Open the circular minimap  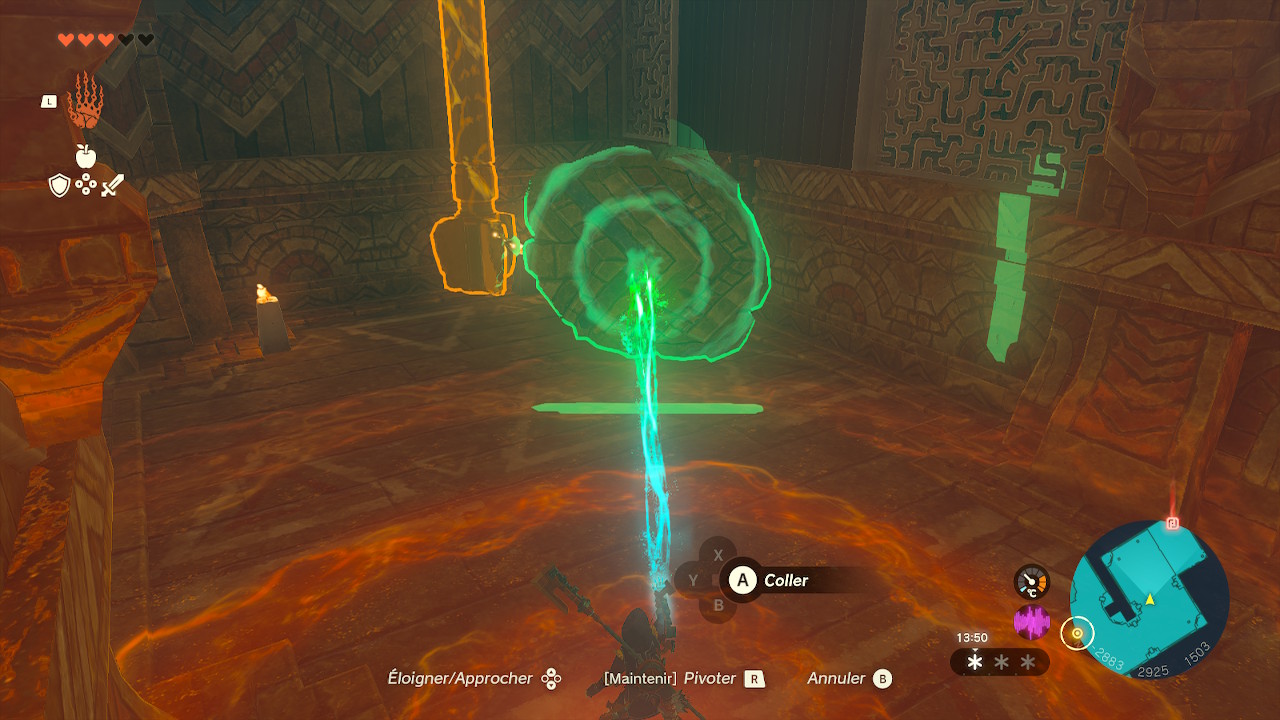[1149, 599]
